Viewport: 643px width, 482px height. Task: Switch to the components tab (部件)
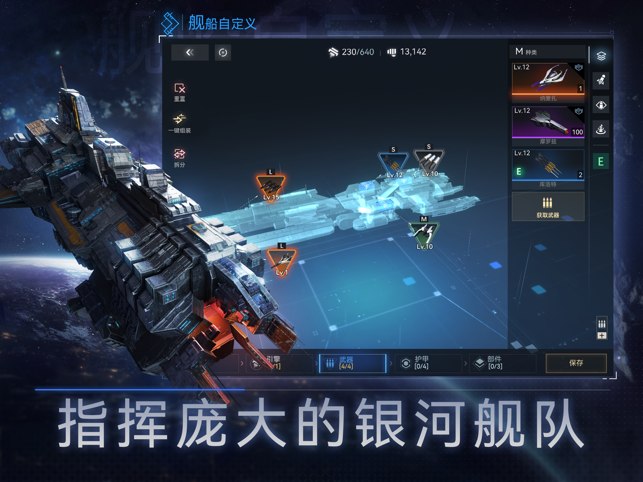click(x=488, y=363)
